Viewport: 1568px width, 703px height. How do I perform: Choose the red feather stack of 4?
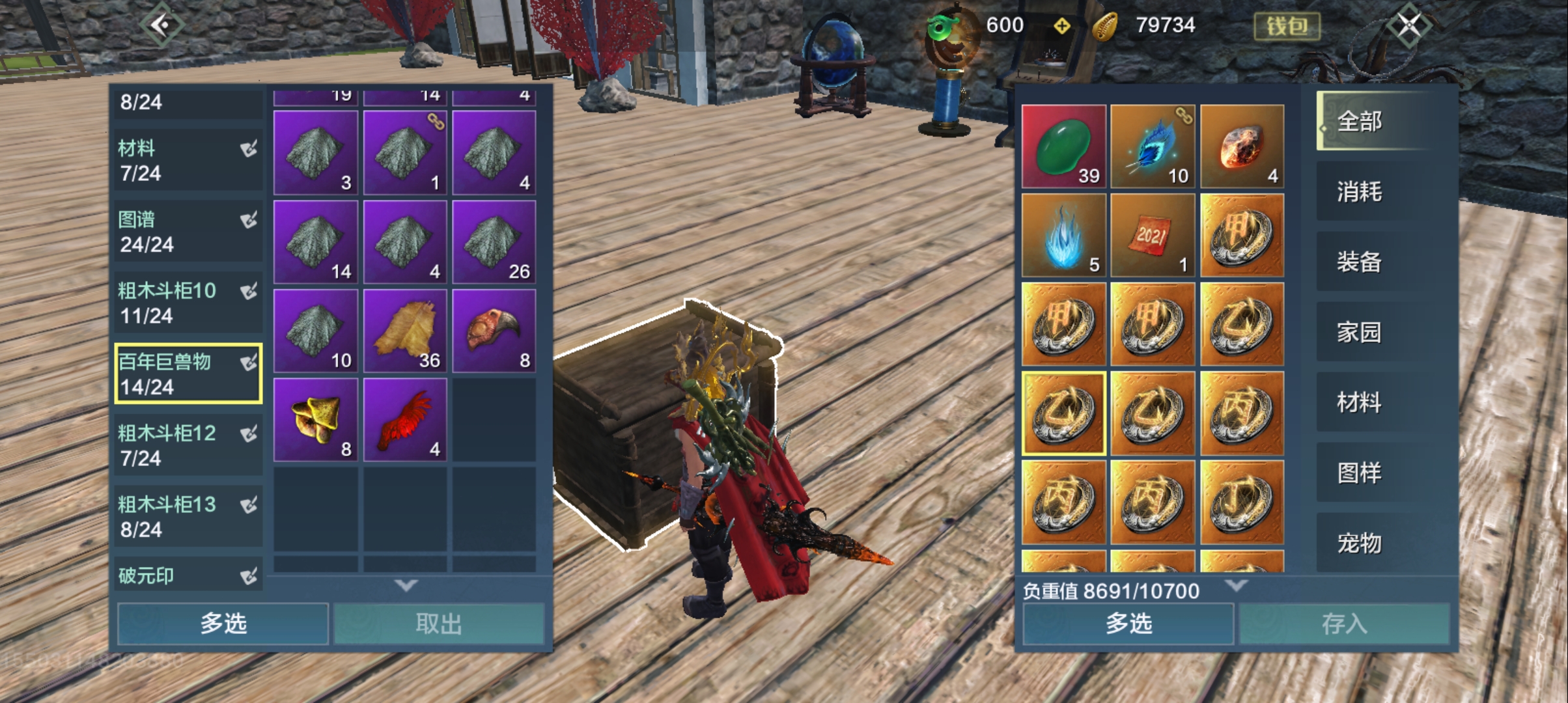point(405,420)
